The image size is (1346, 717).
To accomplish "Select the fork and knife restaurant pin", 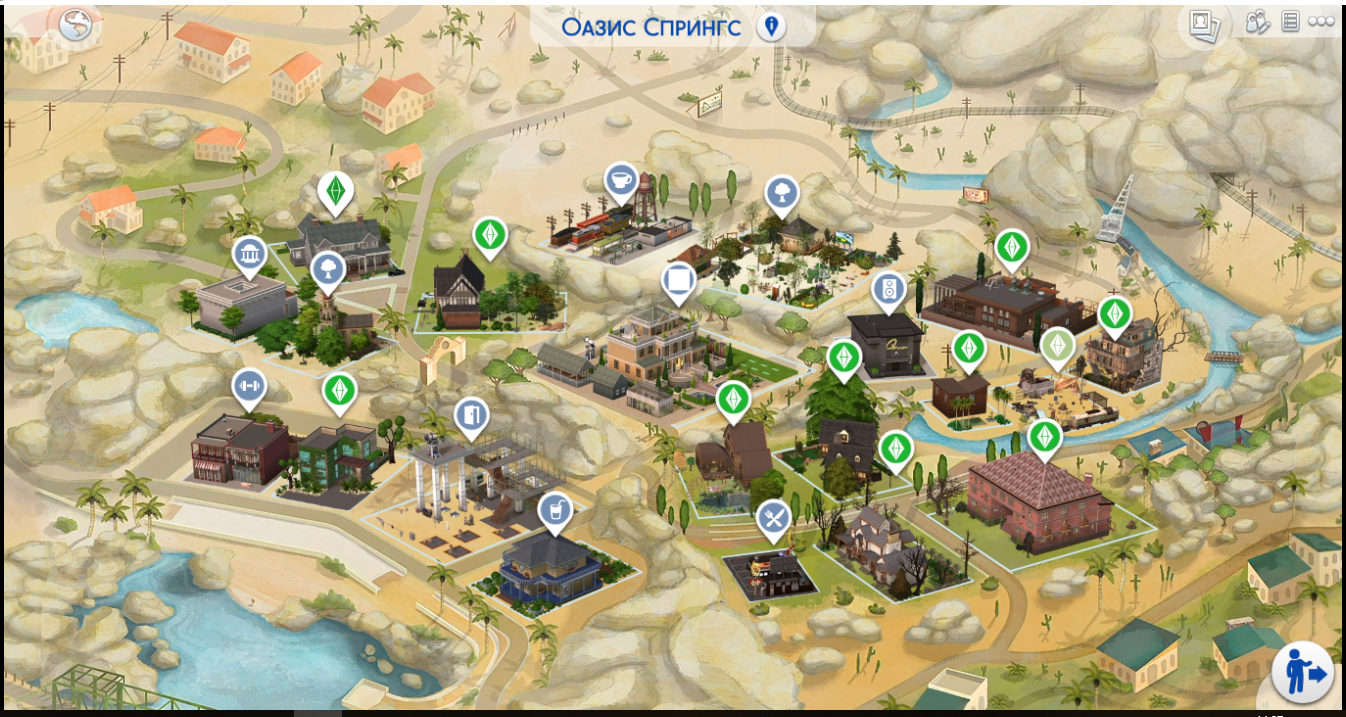I will 773,518.
